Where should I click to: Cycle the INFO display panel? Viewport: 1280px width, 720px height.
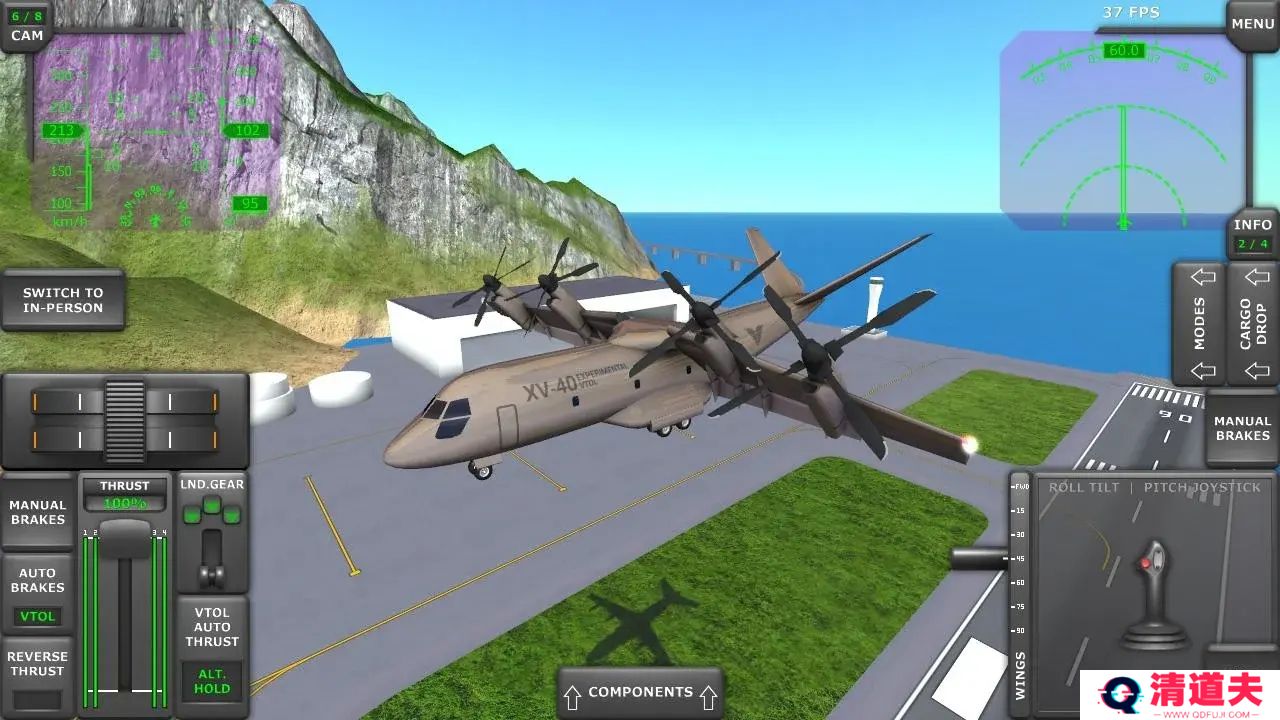click(1252, 234)
